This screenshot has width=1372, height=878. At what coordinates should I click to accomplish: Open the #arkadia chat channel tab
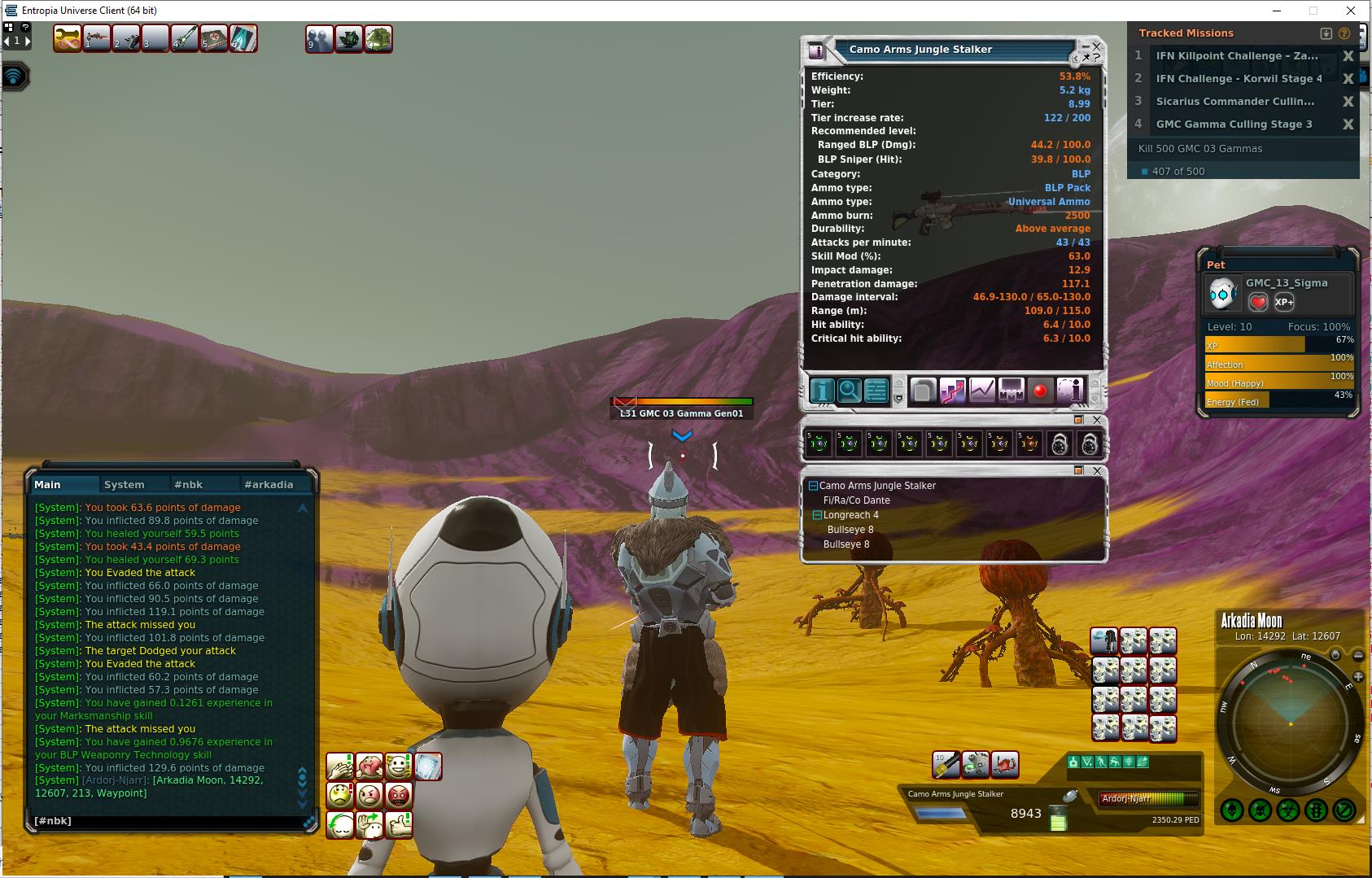tap(268, 484)
